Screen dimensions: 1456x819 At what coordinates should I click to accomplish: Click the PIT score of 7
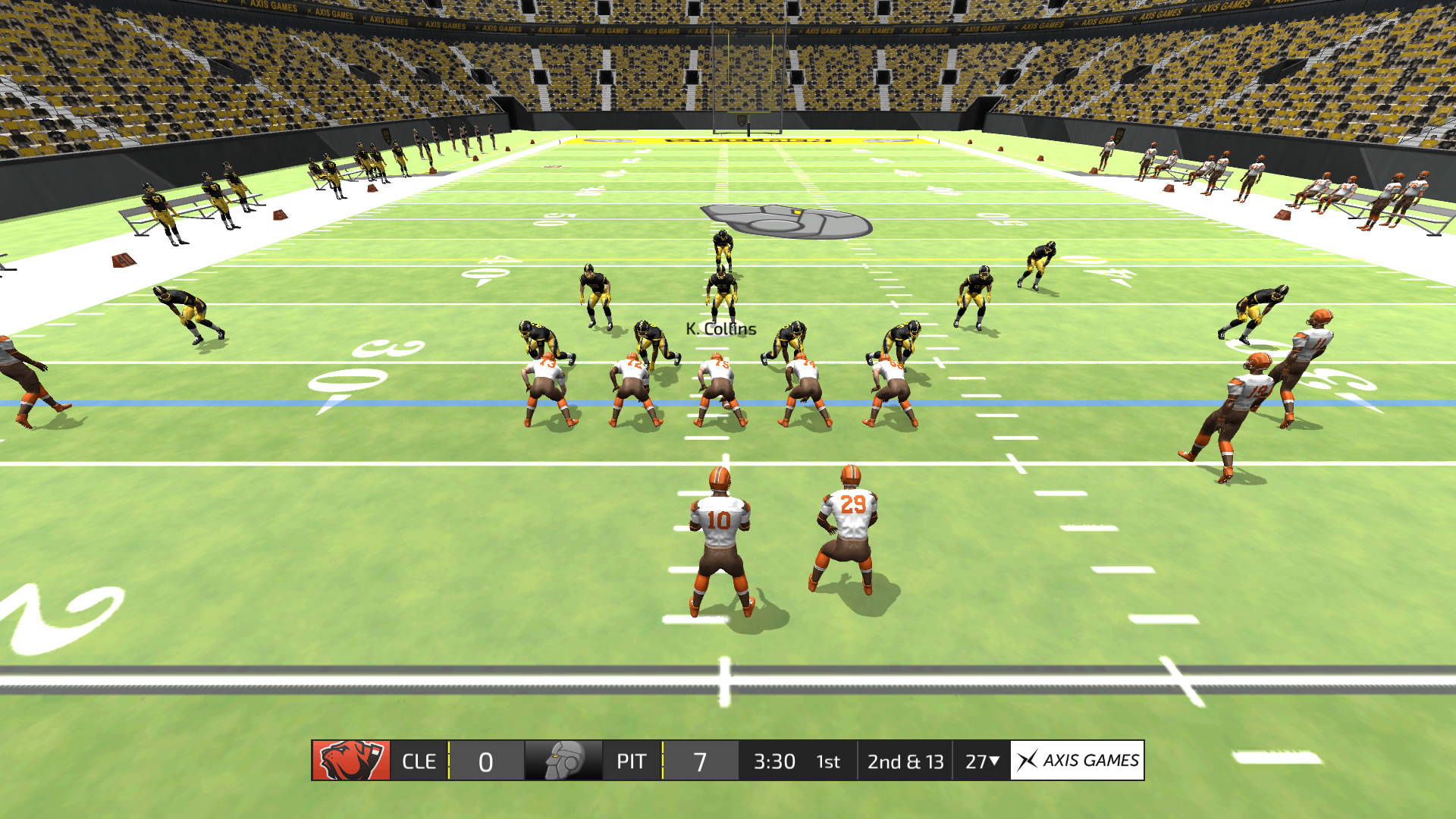[699, 761]
